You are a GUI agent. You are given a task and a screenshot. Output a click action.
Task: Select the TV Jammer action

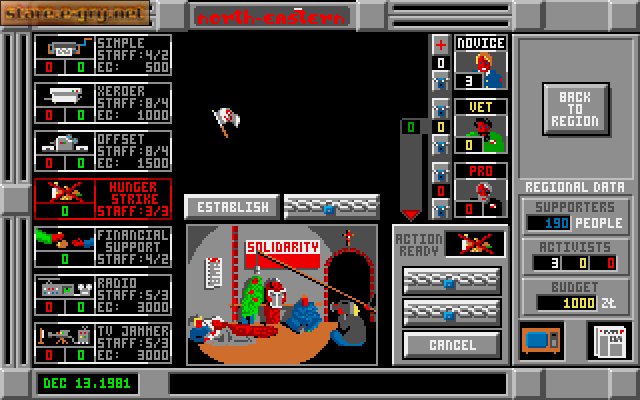tap(102, 344)
